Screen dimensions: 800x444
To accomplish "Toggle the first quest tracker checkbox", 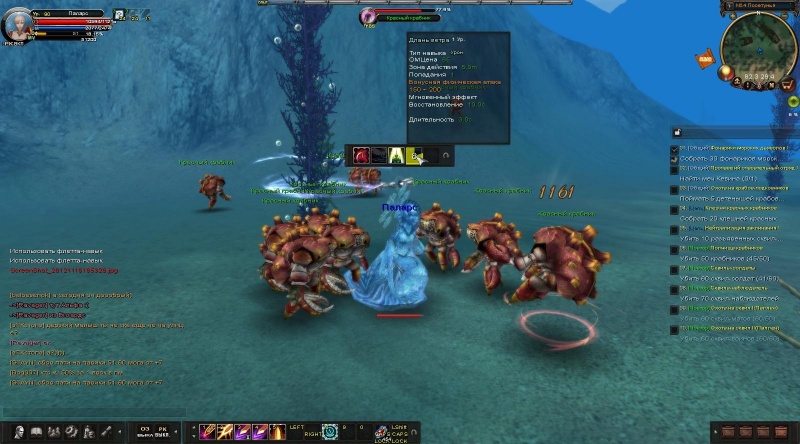I will coord(675,150).
